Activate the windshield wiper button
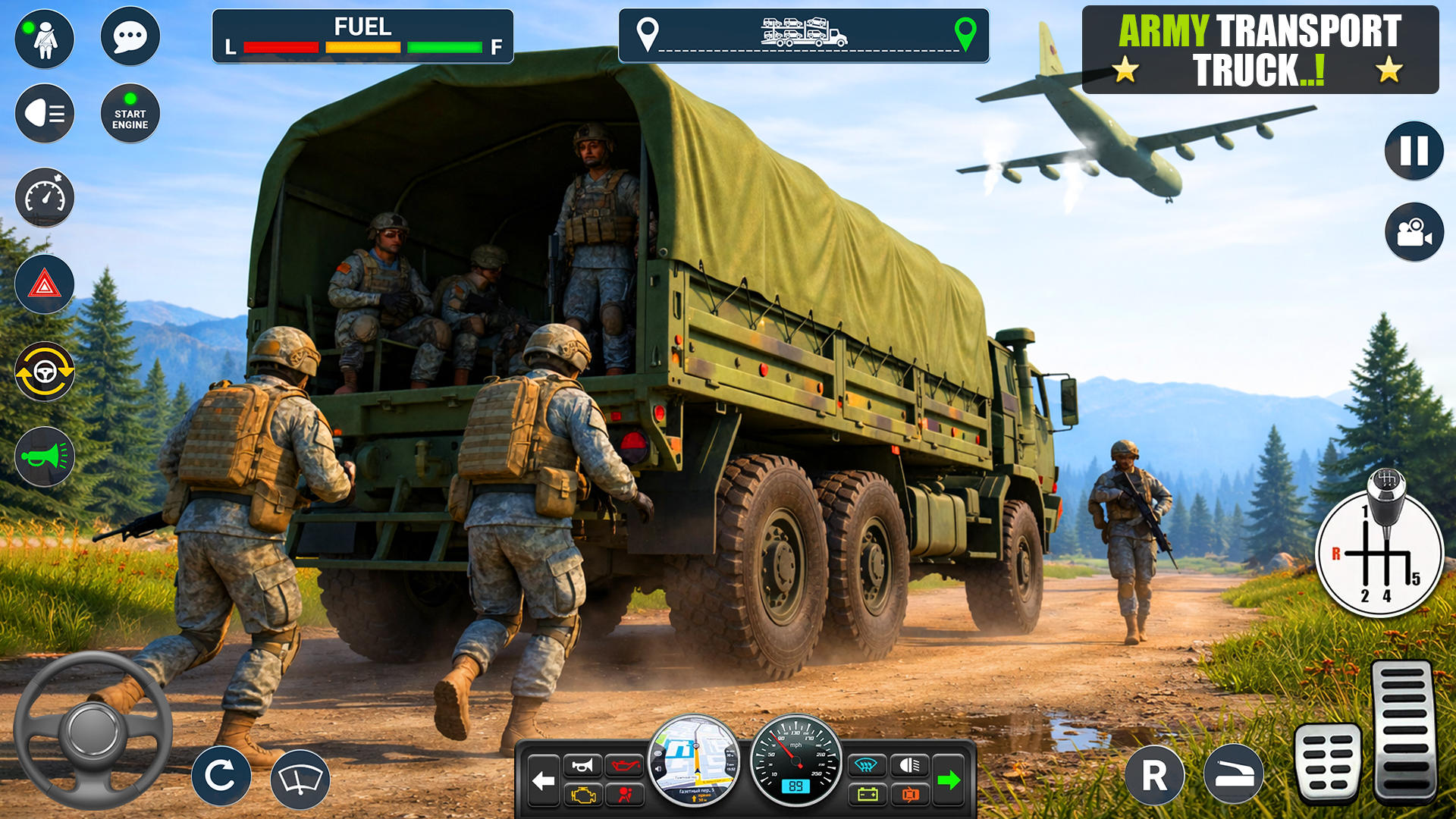The height and width of the screenshot is (819, 1456). [x=300, y=779]
